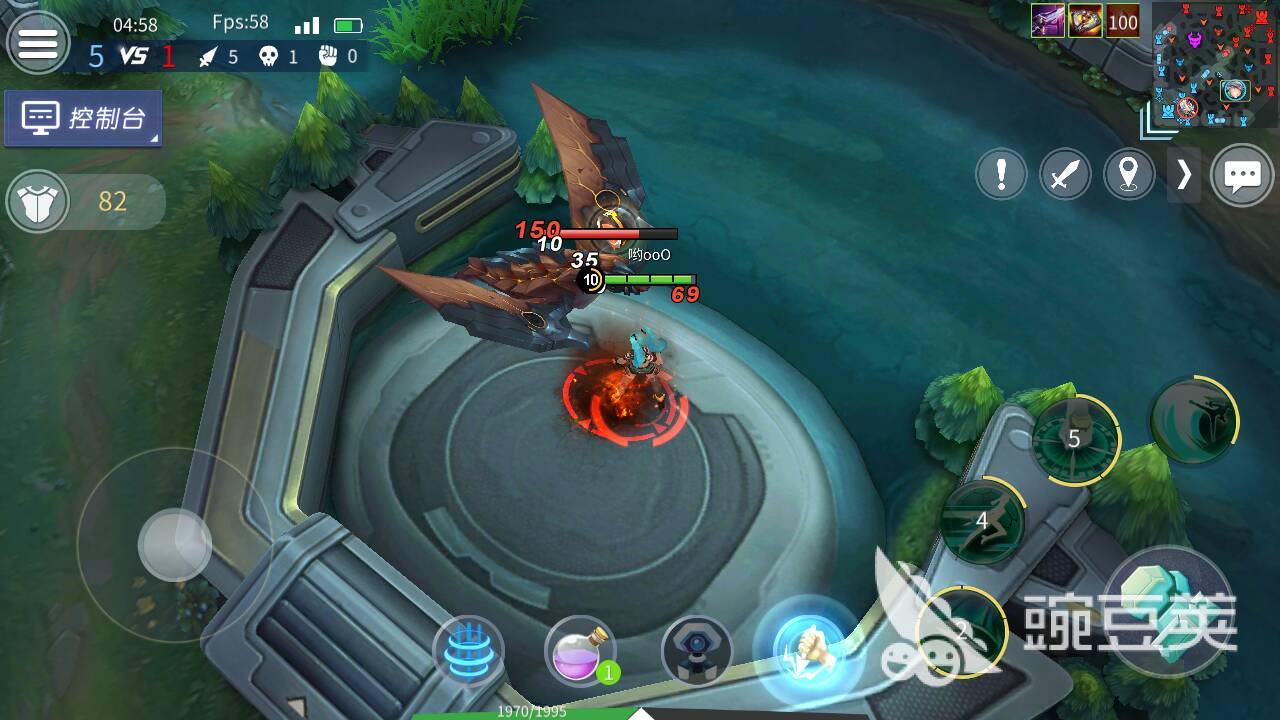
Task: Send the exclamation mark warning signal
Action: [x=1001, y=176]
